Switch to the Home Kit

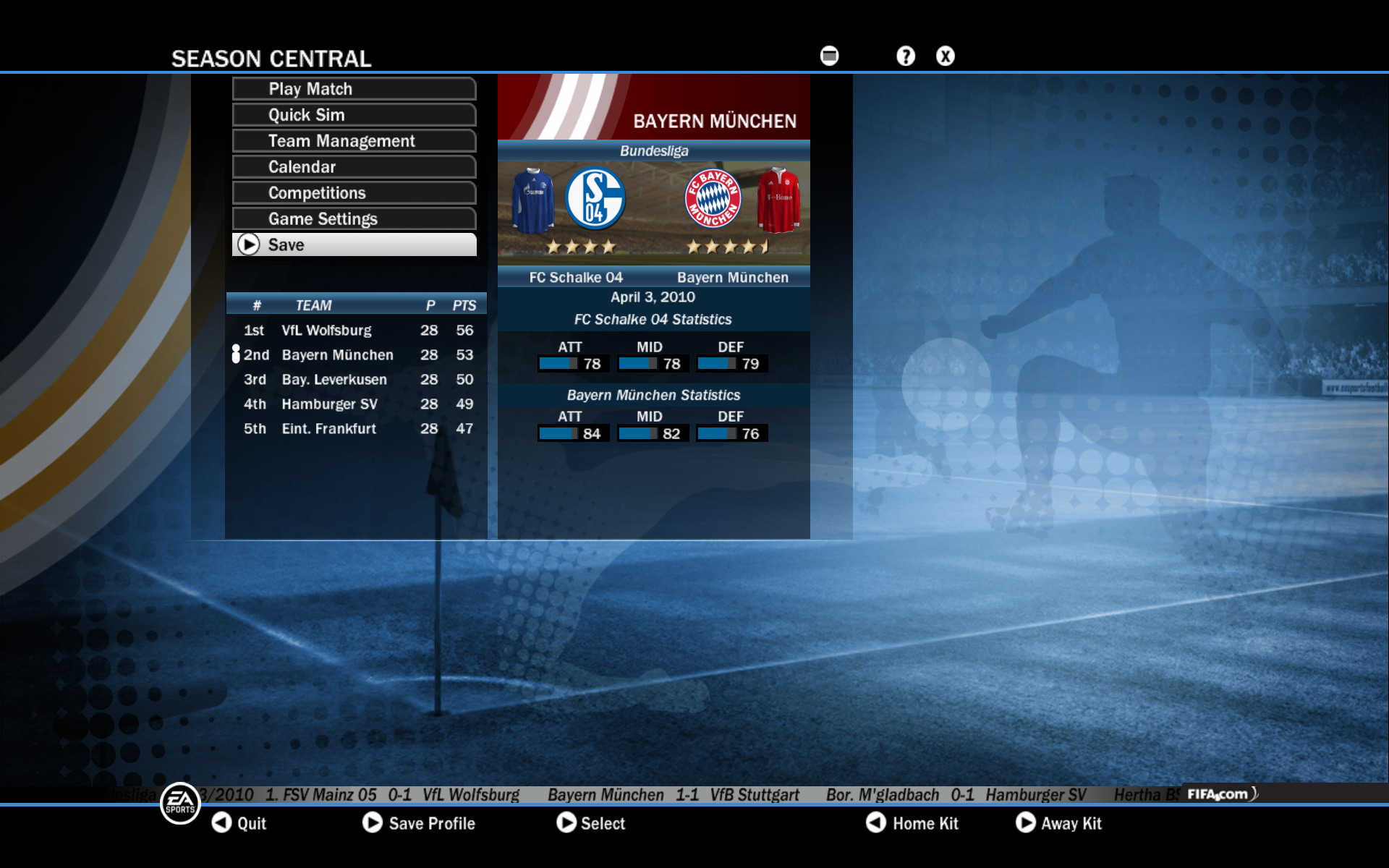912,823
